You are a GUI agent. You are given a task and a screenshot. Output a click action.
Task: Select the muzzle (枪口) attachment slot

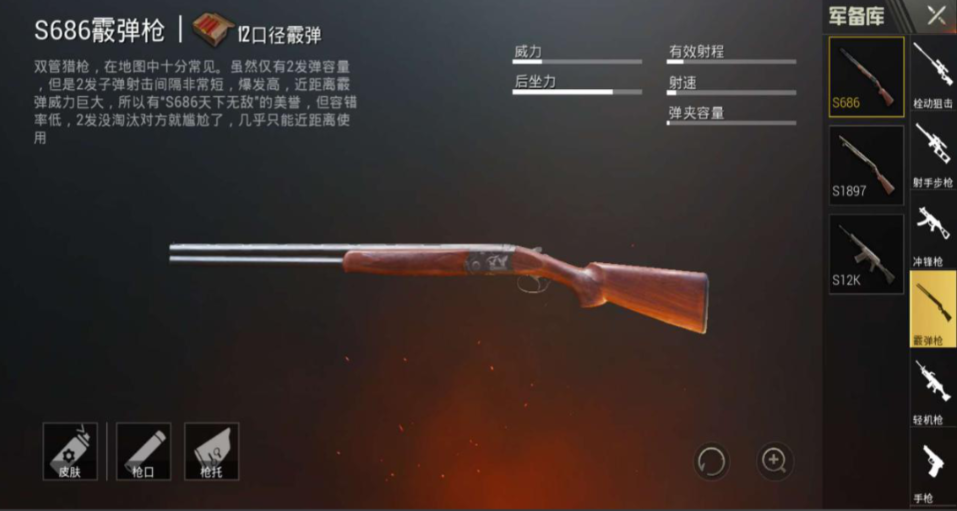tap(143, 450)
